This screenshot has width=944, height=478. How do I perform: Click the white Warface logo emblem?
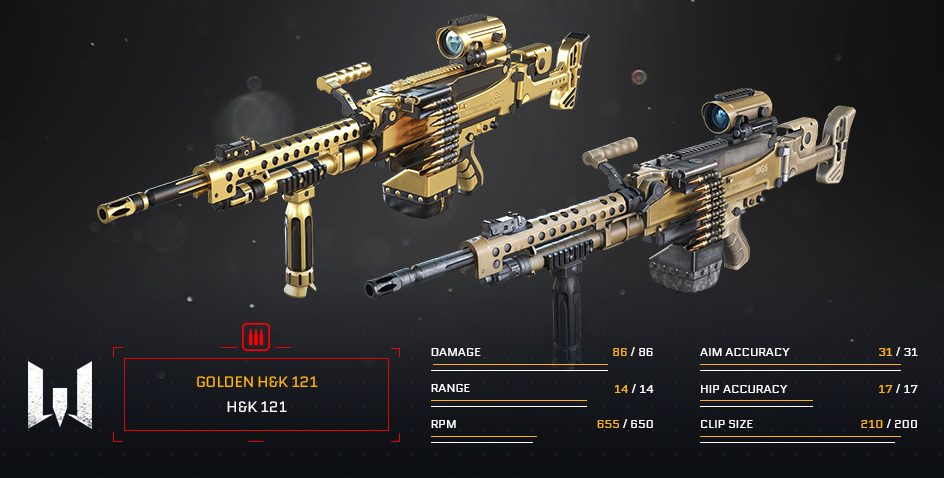click(x=60, y=394)
